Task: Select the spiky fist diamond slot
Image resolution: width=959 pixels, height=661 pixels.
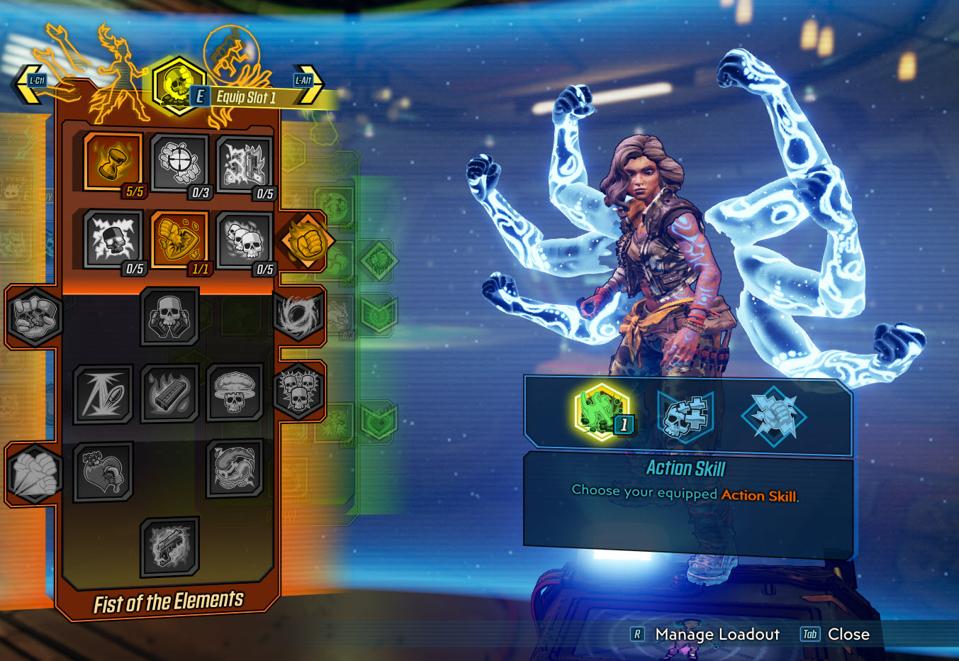Action: (x=773, y=413)
